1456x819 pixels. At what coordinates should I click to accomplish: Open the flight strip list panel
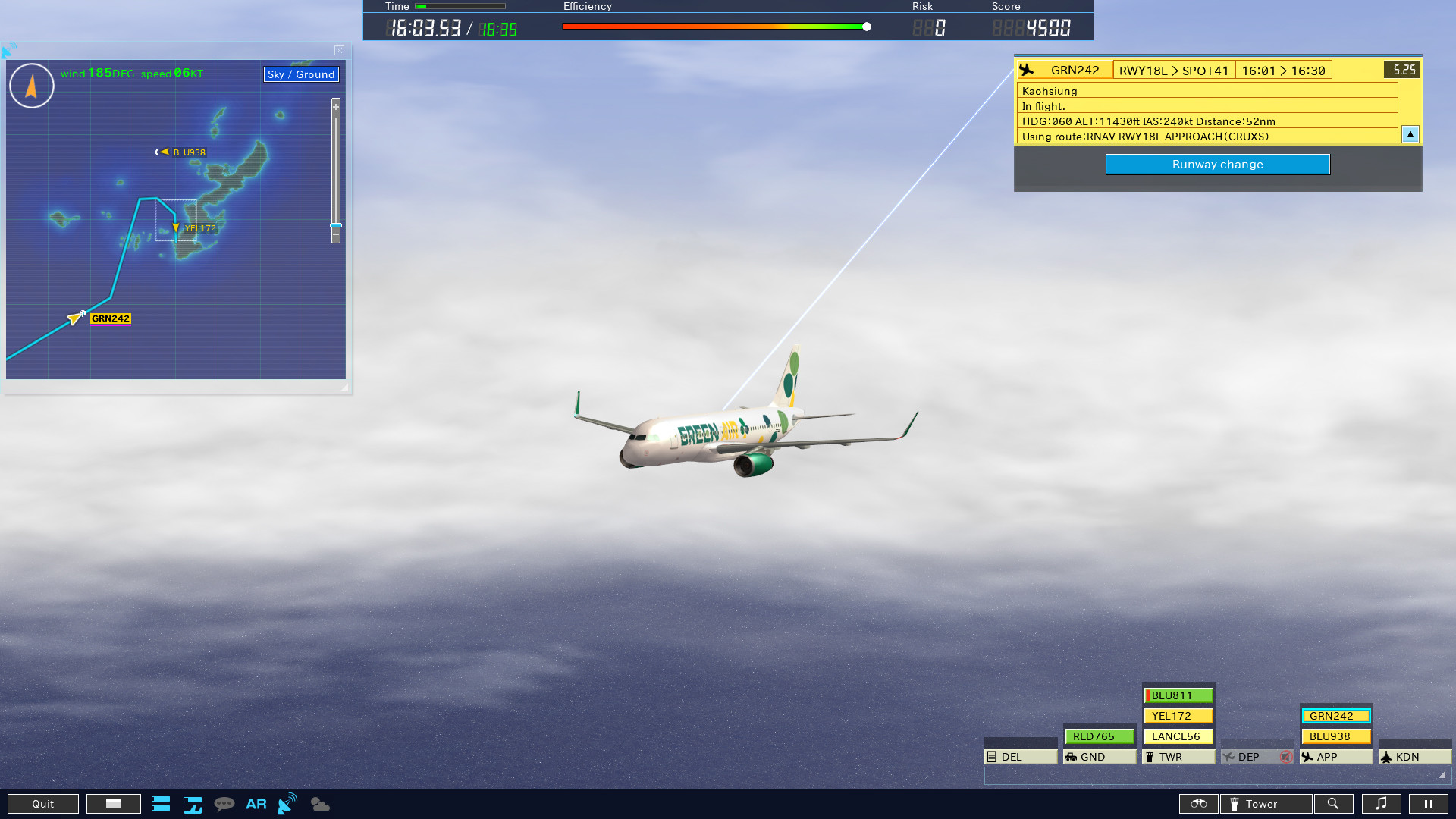pos(161,804)
